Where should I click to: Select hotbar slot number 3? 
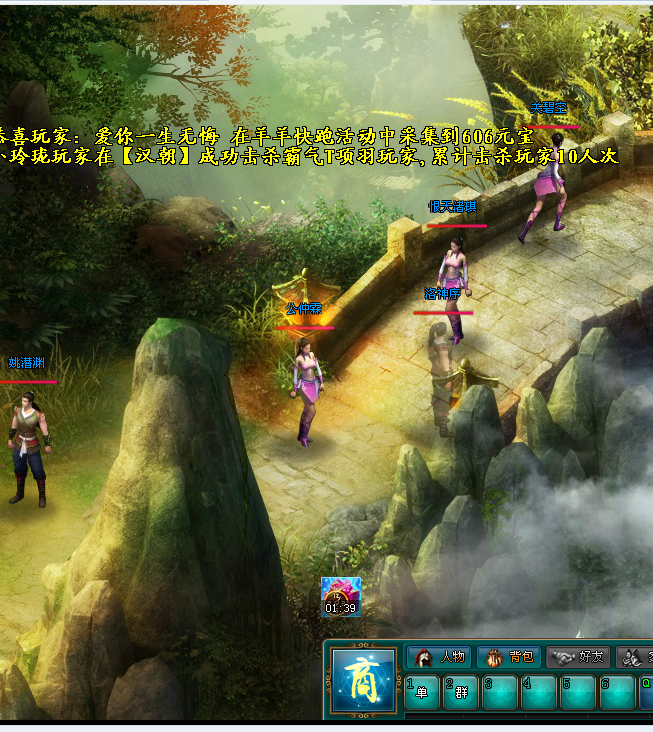click(x=500, y=692)
